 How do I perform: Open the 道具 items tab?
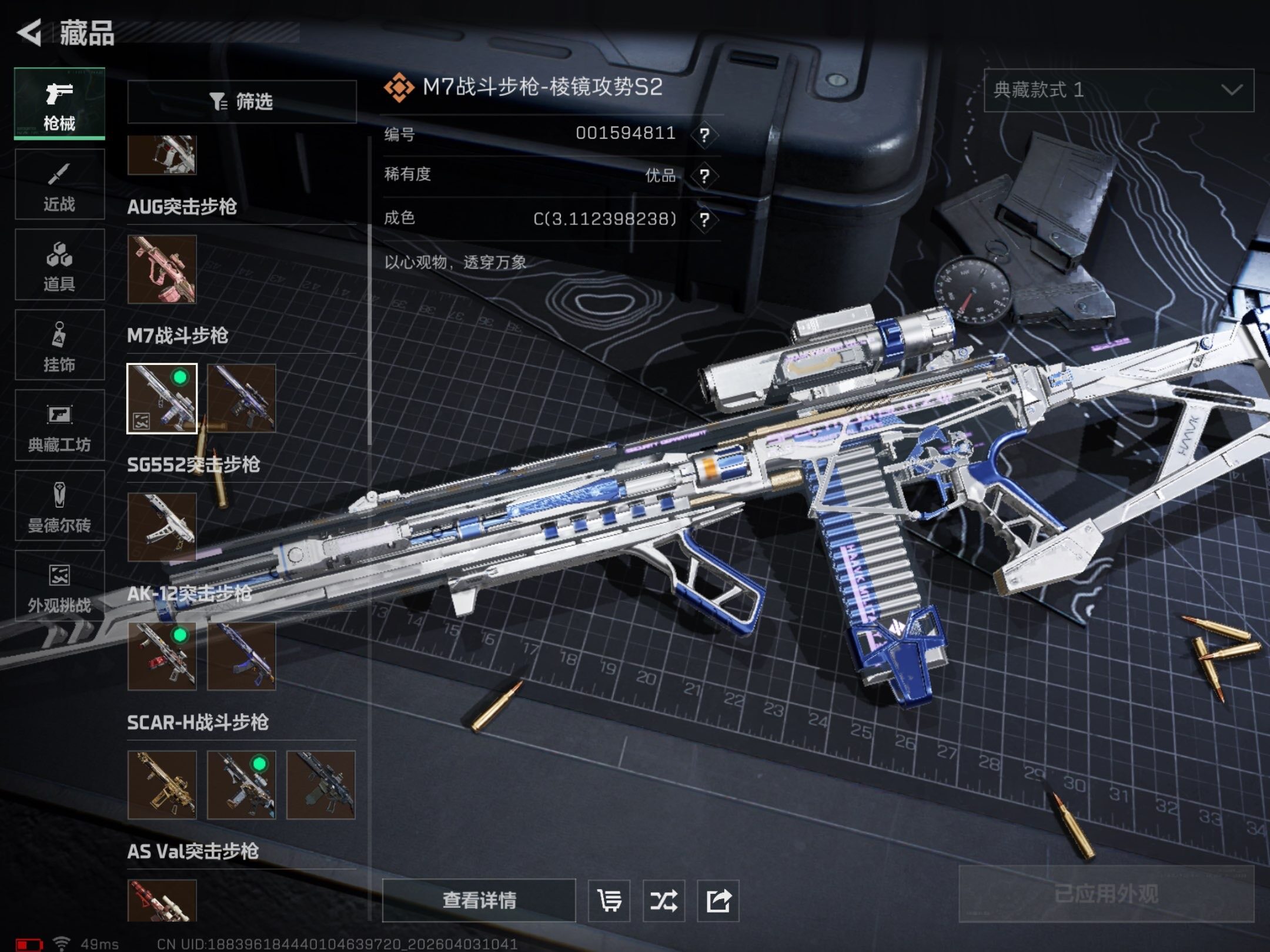tap(59, 265)
